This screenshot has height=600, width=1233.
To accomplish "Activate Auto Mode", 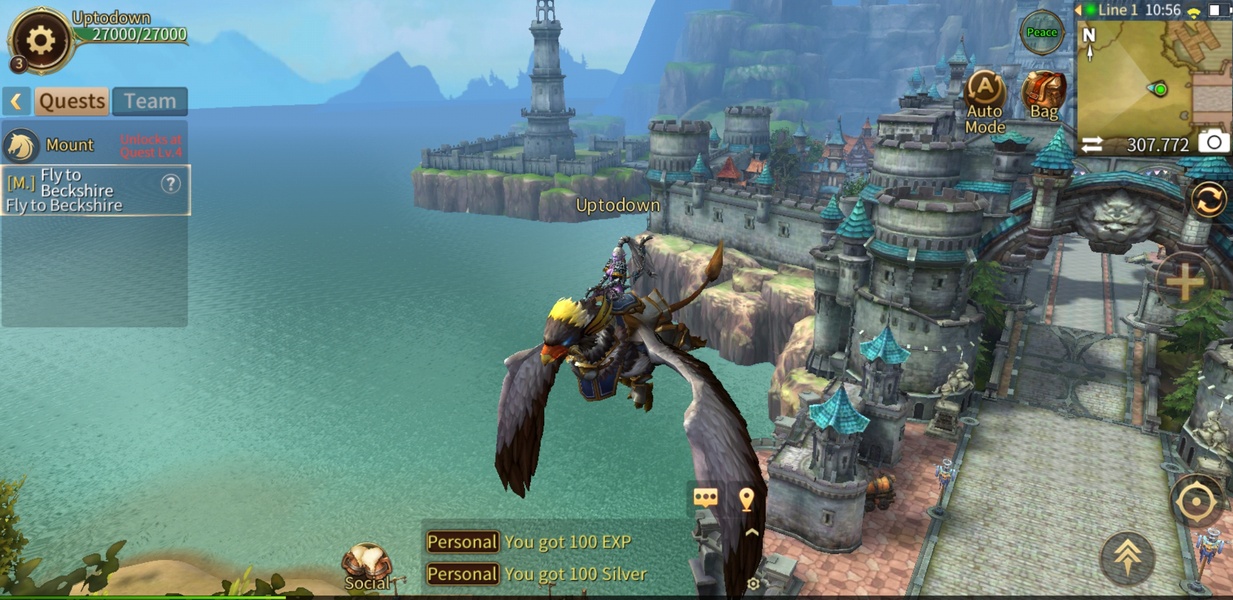I will (x=985, y=100).
